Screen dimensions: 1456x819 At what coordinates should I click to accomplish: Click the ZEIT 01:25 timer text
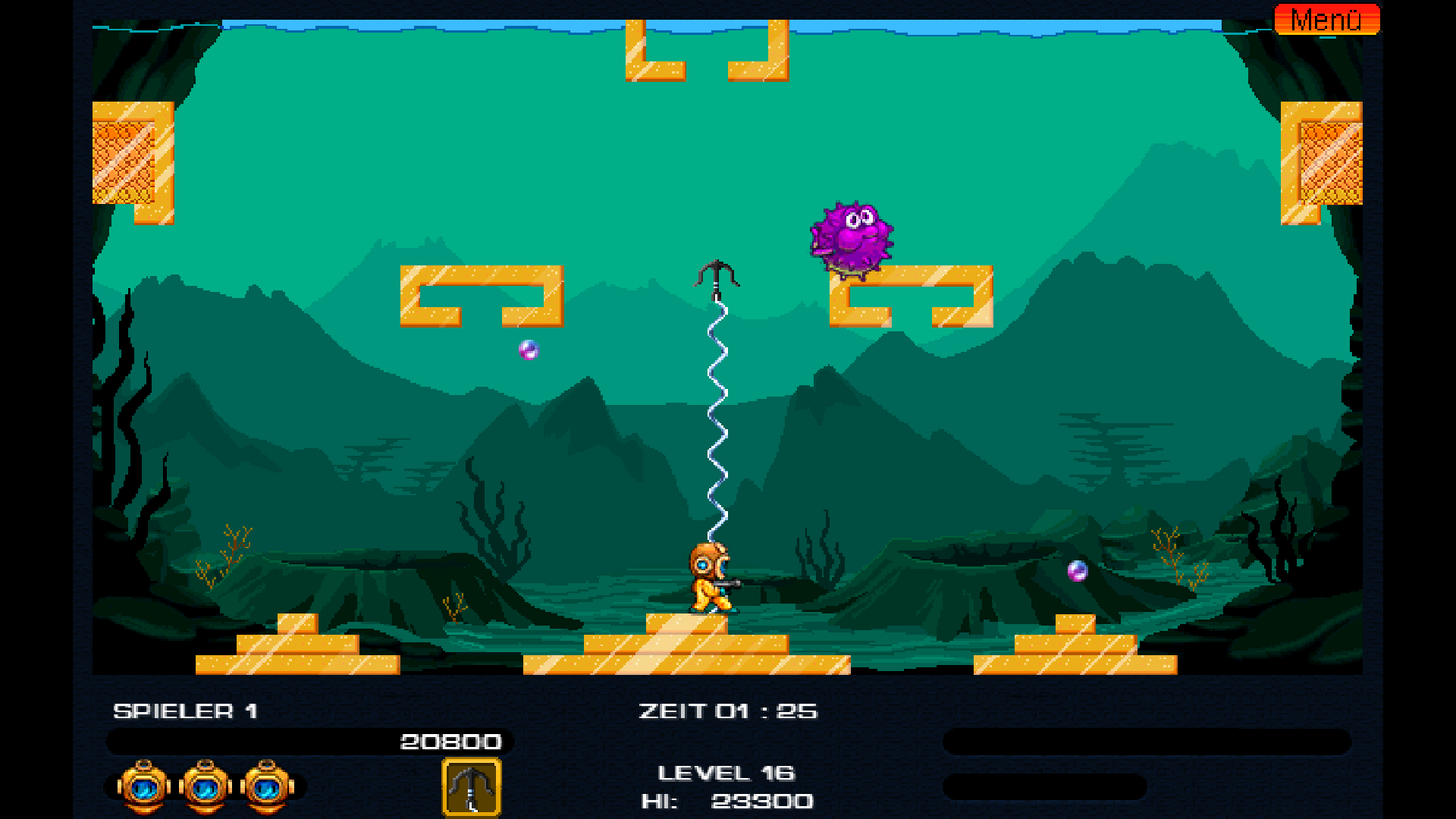coord(727,711)
